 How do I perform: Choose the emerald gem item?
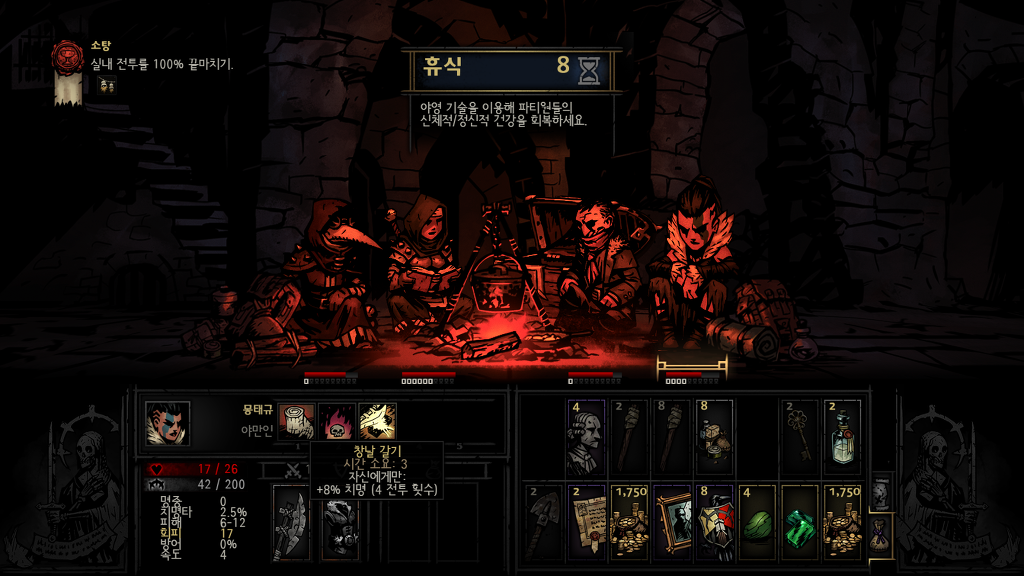800,522
